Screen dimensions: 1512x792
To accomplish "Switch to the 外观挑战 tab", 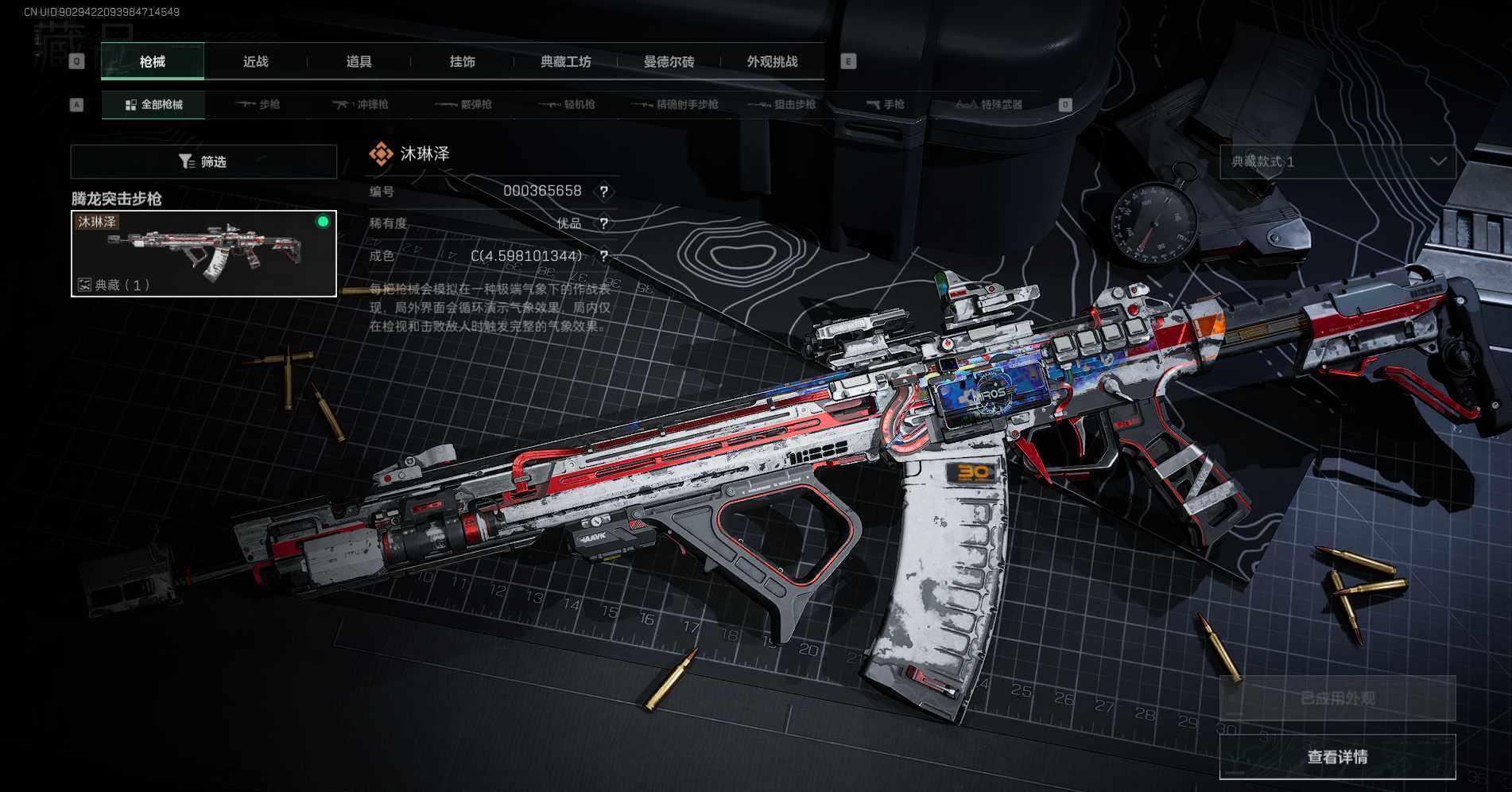I will coord(772,62).
